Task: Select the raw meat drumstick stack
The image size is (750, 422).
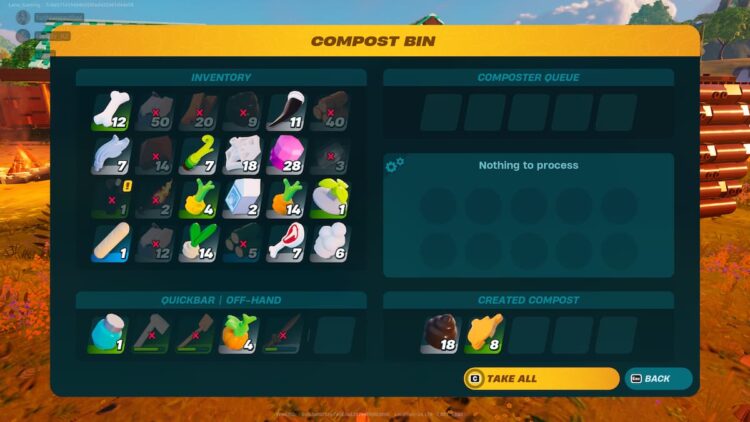Action: point(286,241)
